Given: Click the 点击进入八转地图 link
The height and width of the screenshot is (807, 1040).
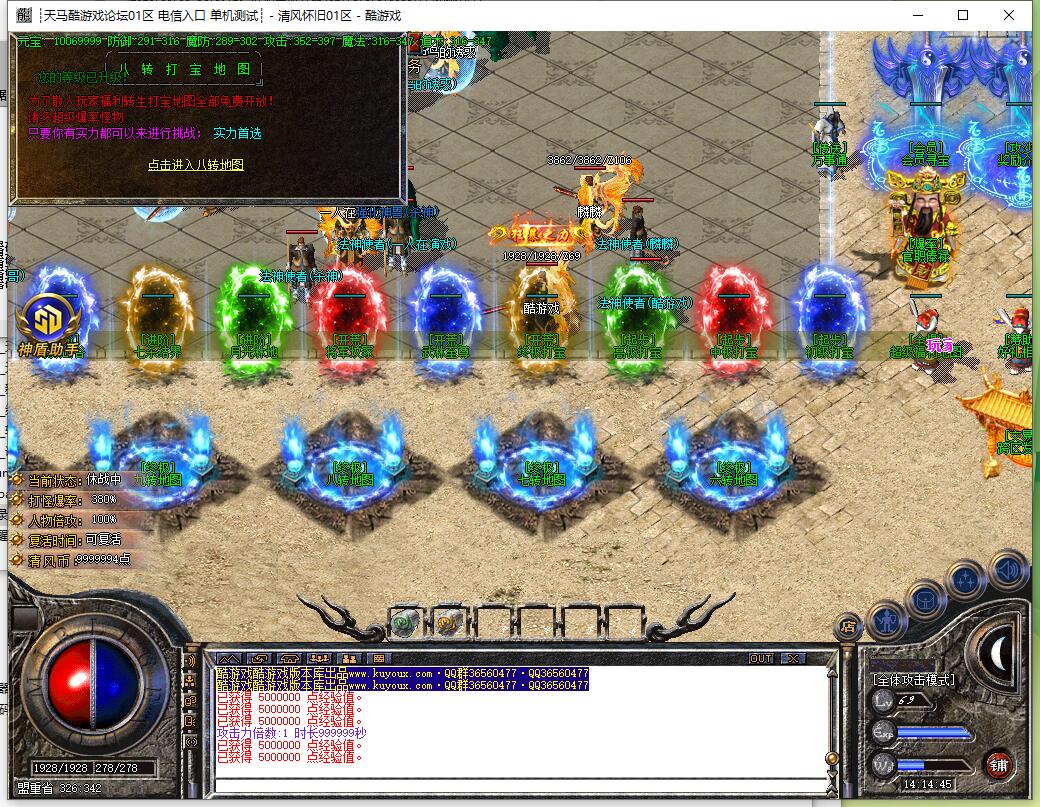Looking at the screenshot, I should coord(196,165).
